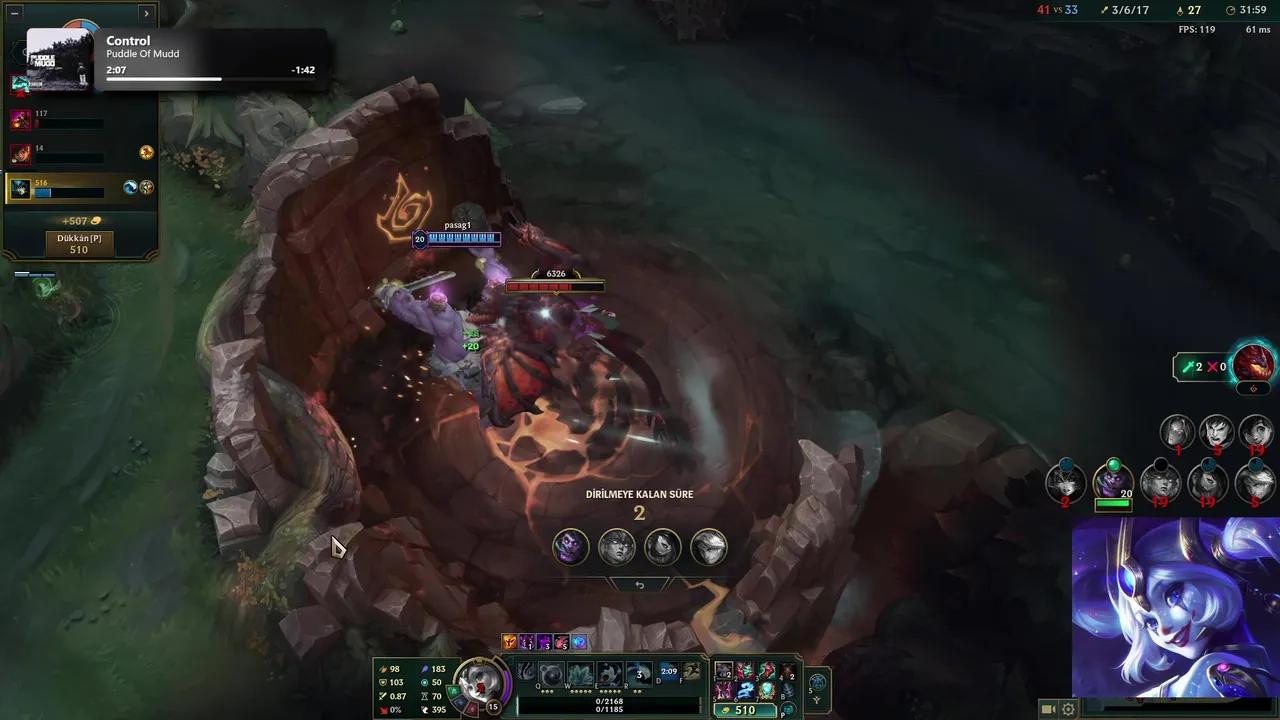Open the options gear at the bottom right

1067,708
